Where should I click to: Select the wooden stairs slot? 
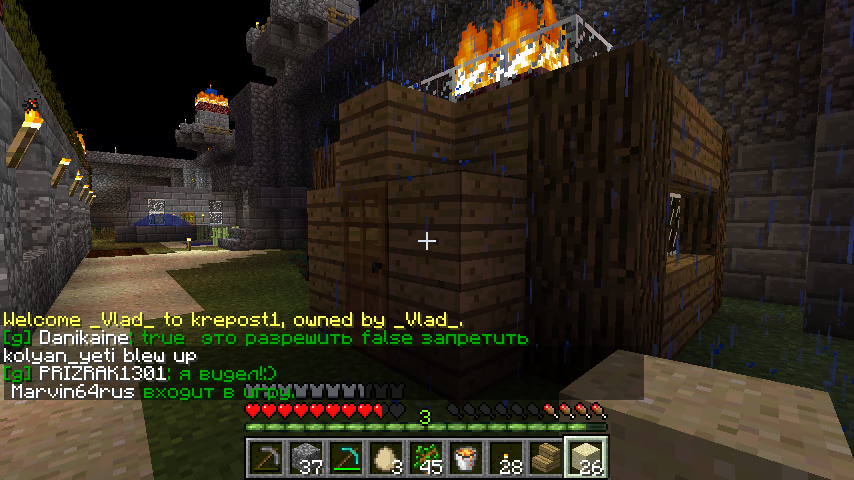546,457
